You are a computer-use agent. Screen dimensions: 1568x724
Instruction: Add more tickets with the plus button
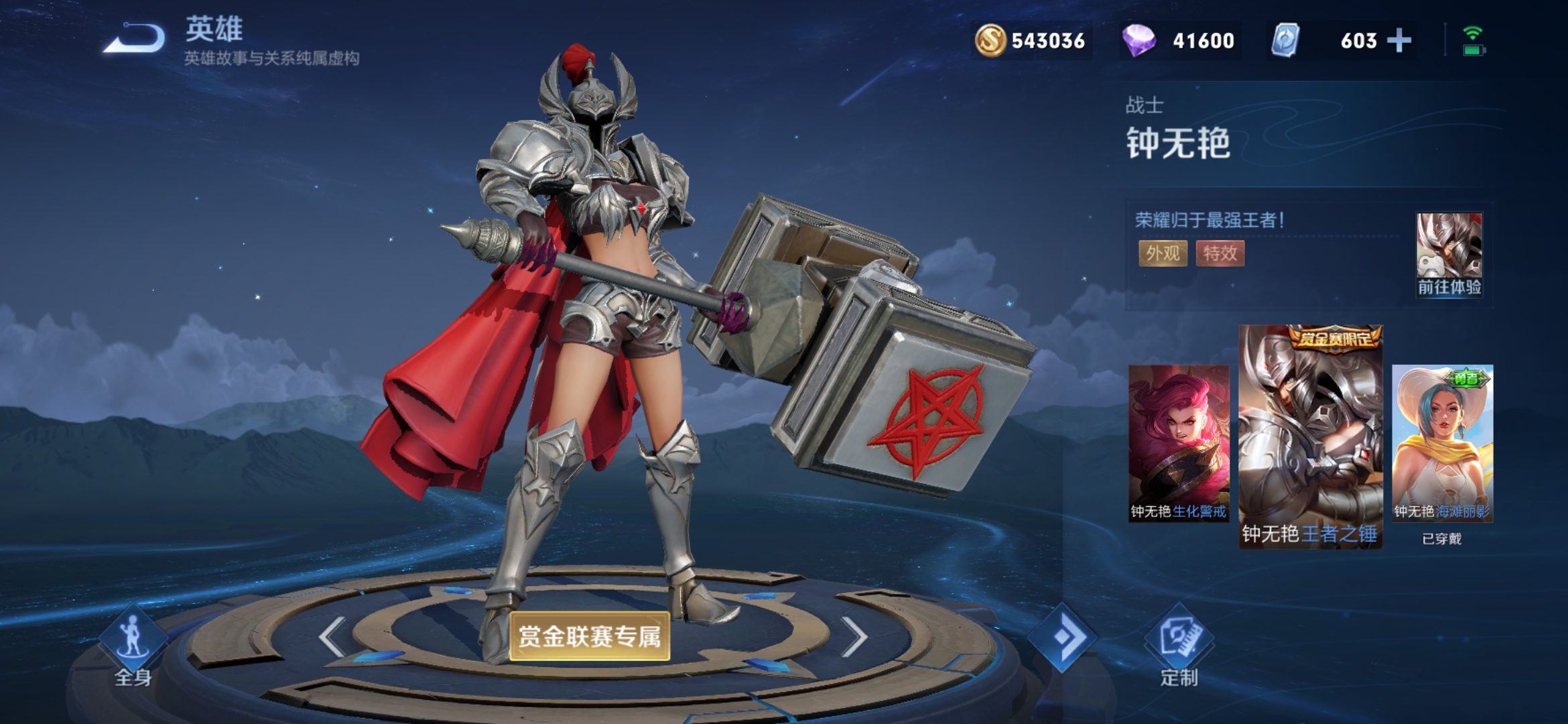[x=1398, y=41]
